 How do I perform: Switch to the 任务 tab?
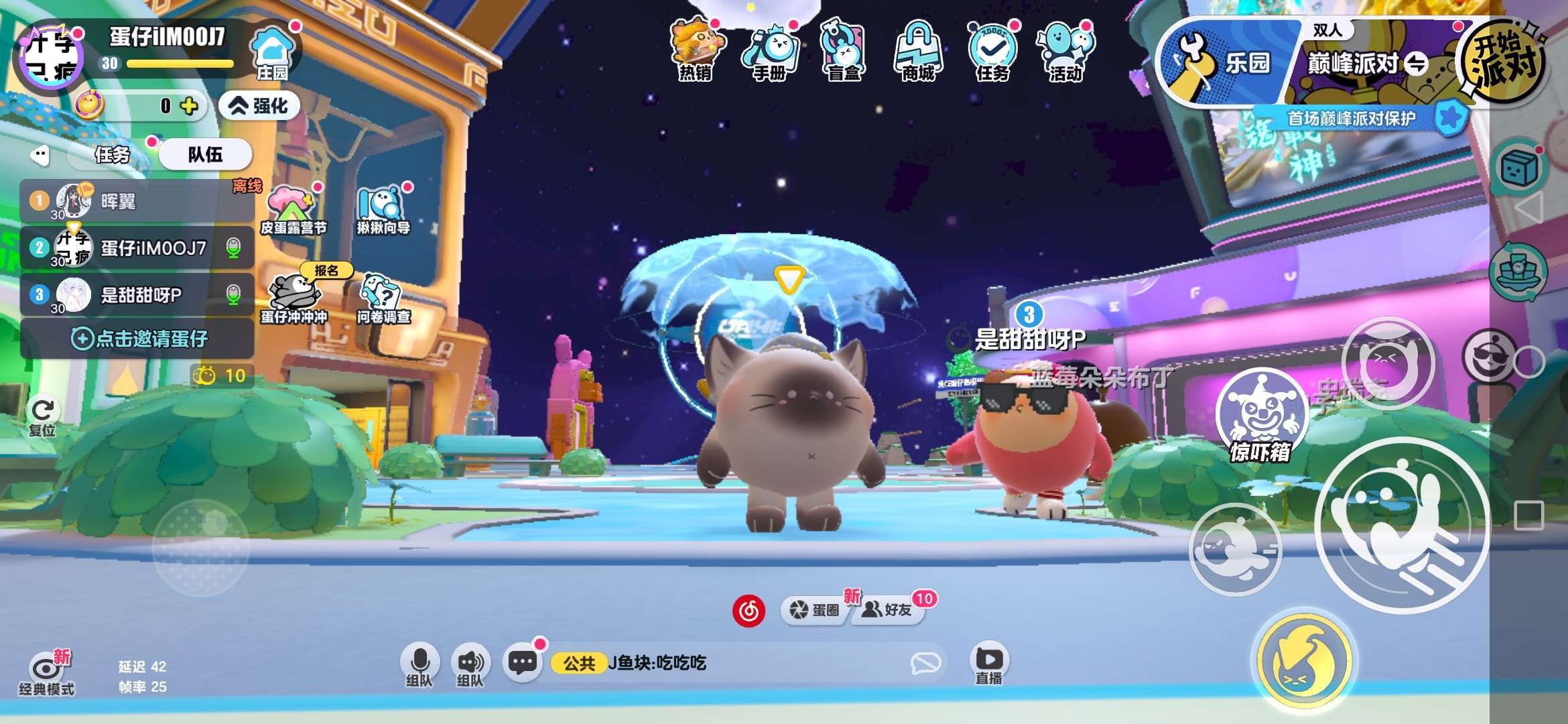[x=113, y=155]
